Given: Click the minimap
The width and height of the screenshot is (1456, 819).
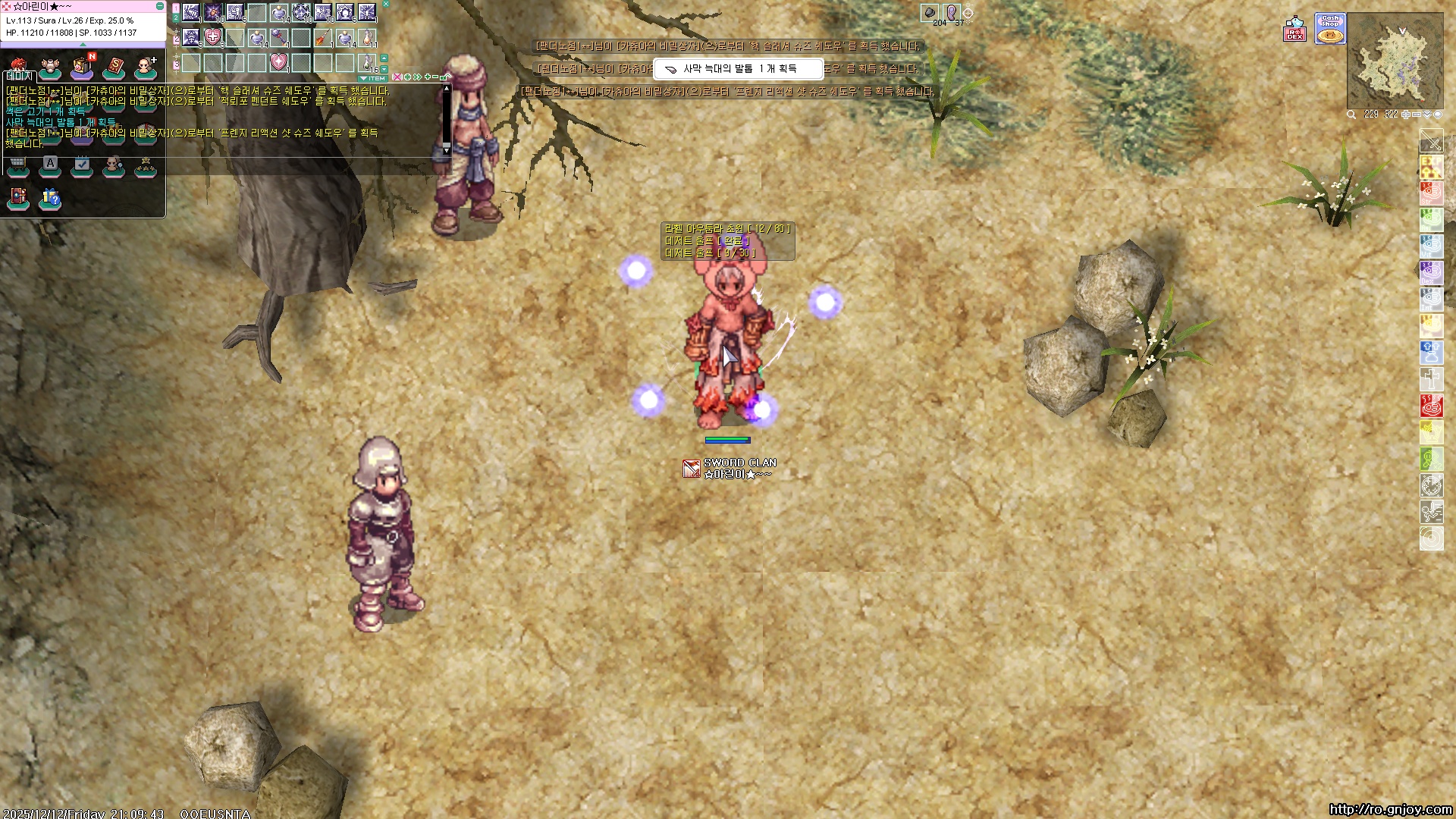Looking at the screenshot, I should (x=1395, y=62).
